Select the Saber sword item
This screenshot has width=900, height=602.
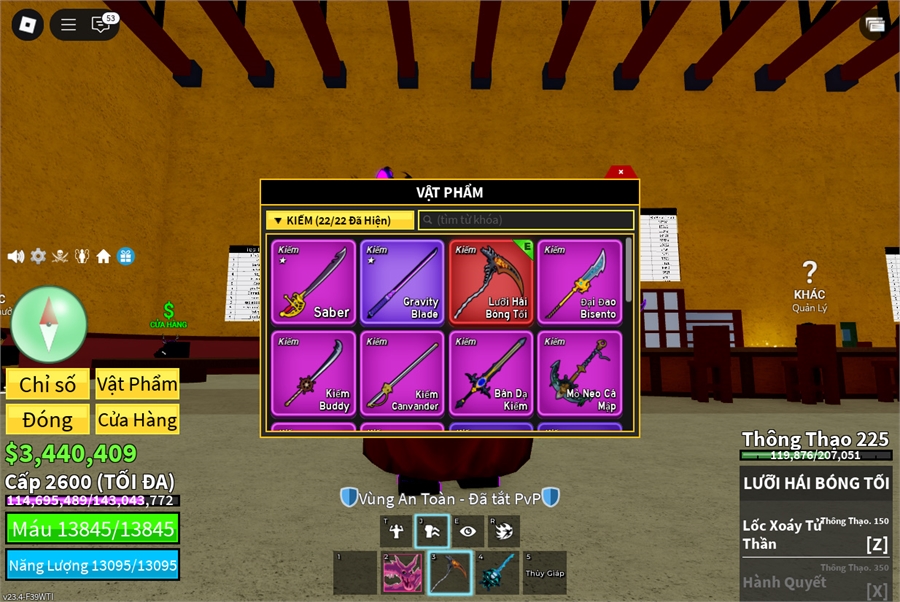[313, 281]
